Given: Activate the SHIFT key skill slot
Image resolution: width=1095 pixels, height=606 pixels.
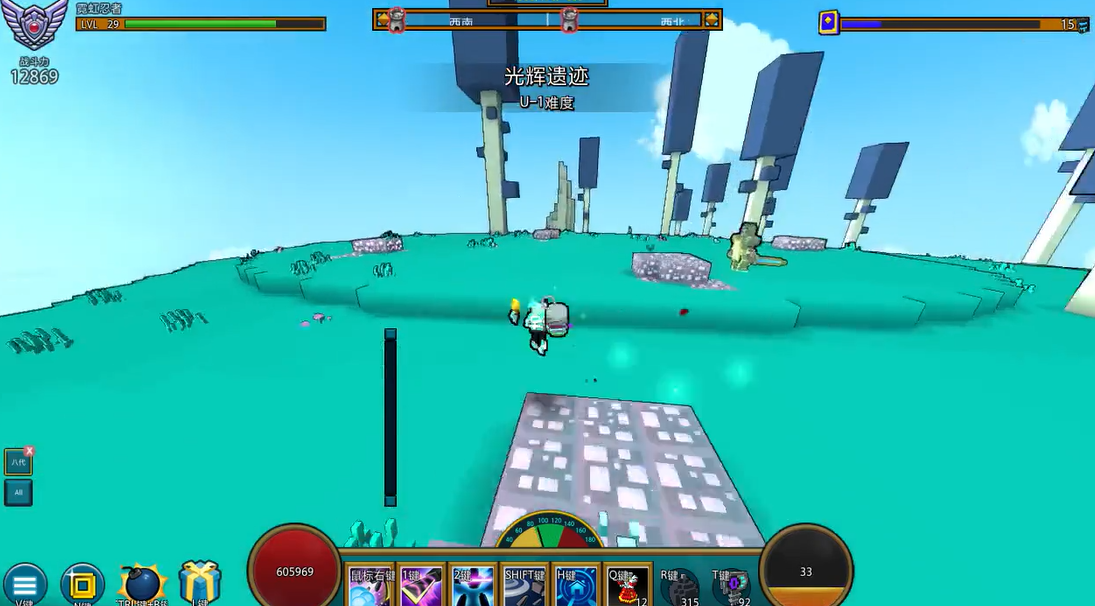Looking at the screenshot, I should click(524, 587).
